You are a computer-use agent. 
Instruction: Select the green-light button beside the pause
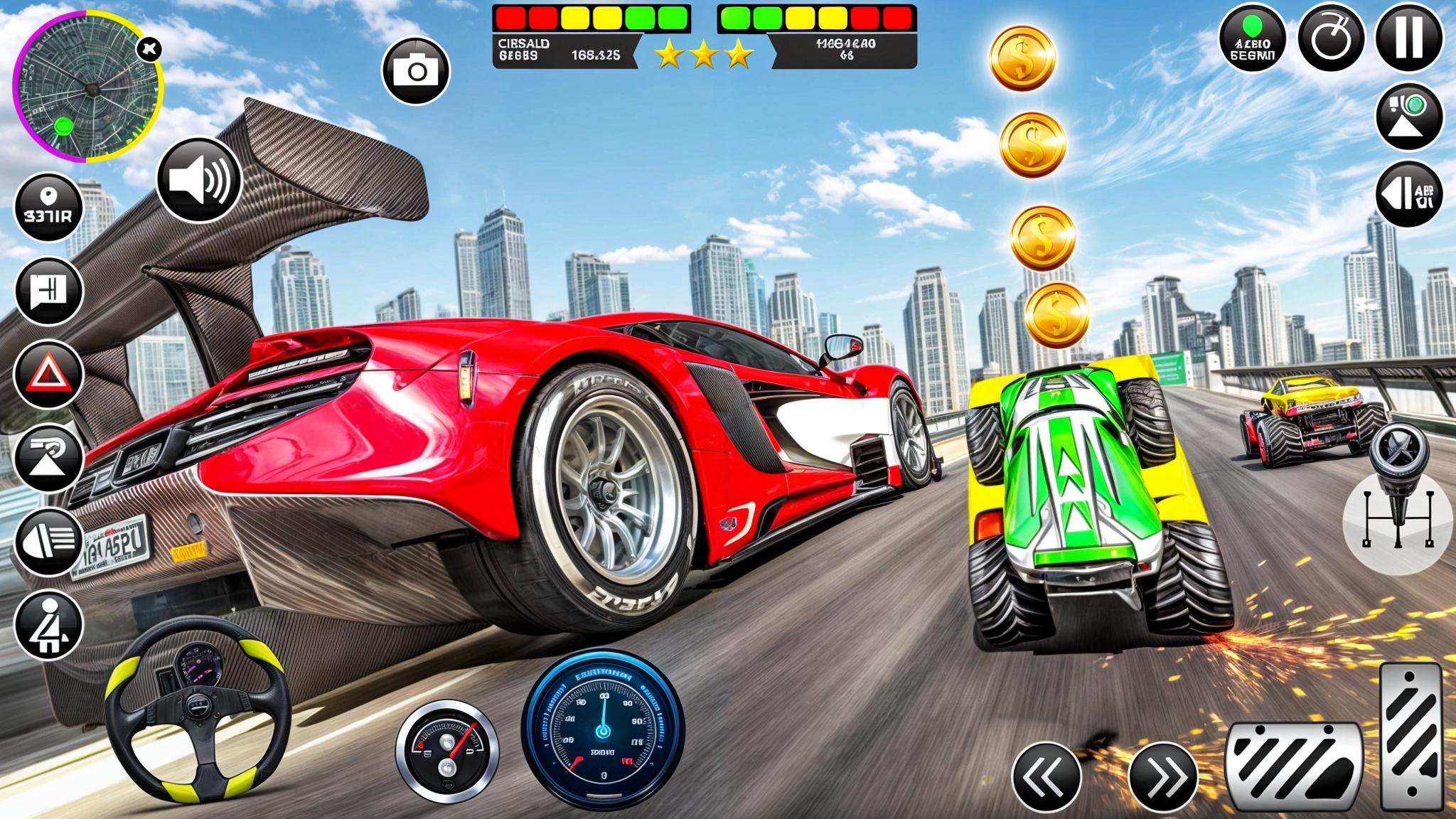(x=1253, y=39)
